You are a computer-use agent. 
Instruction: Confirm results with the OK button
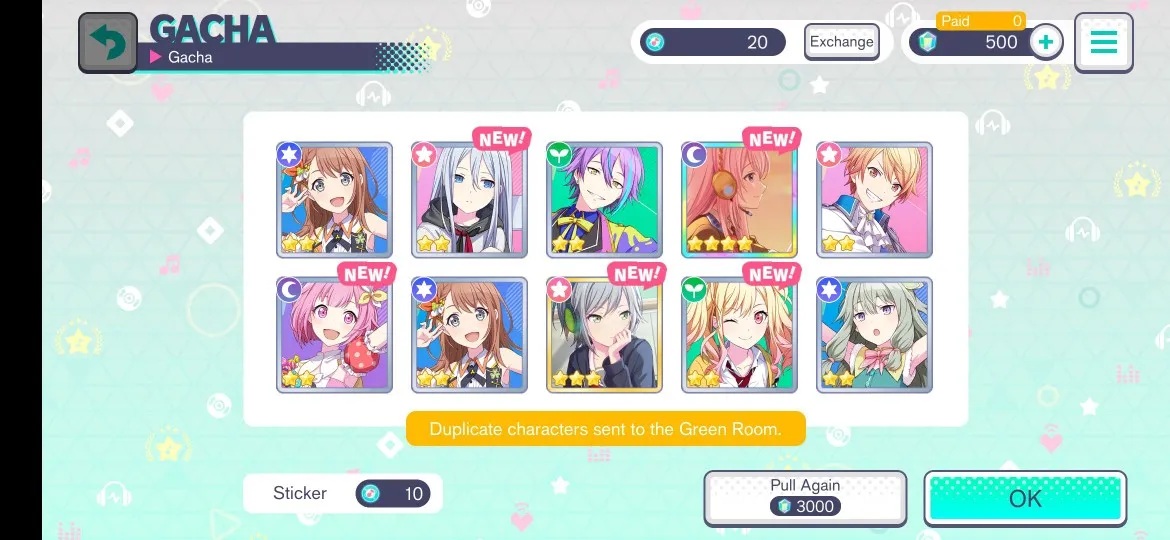coord(1025,498)
